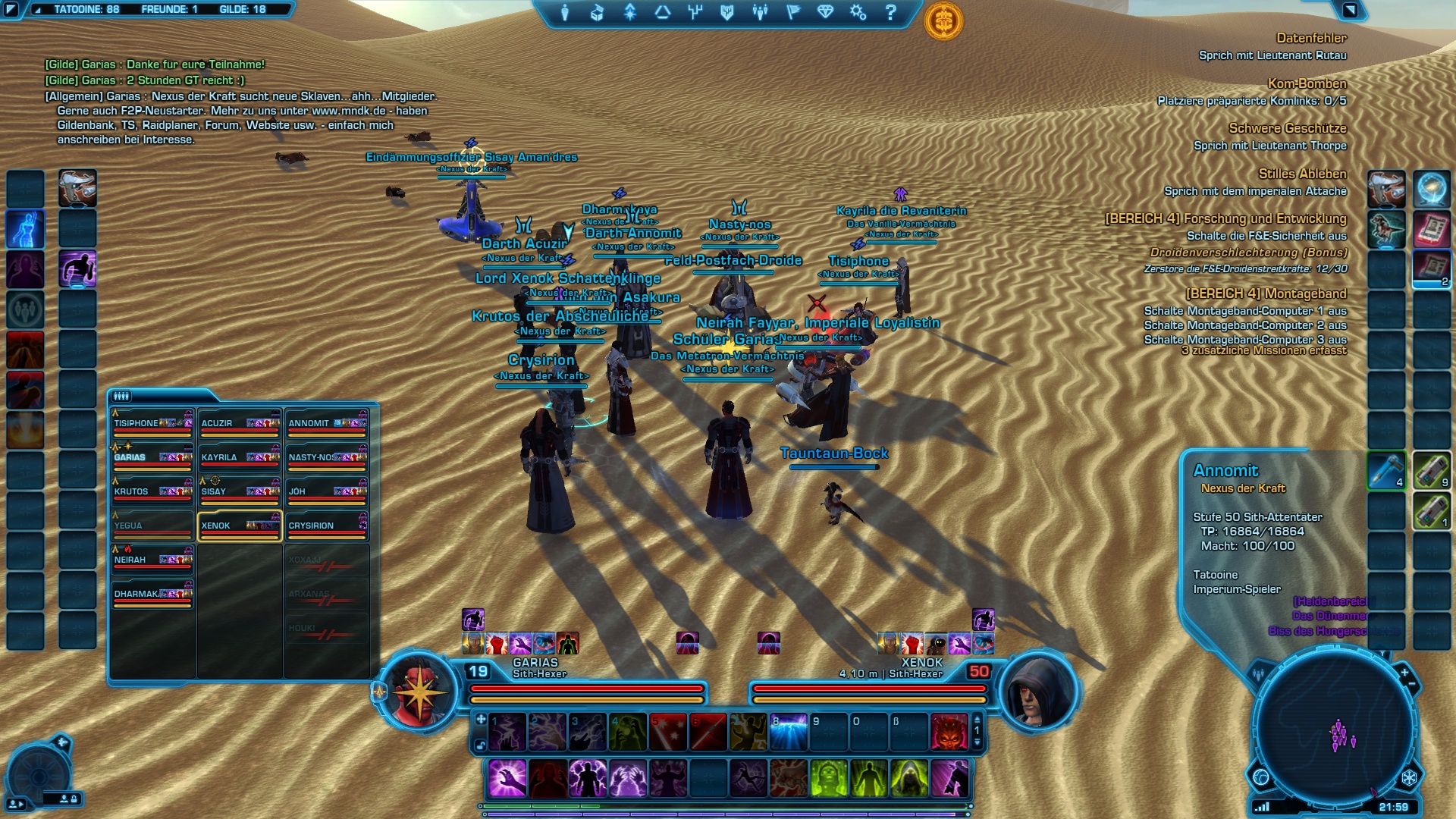This screenshot has height=819, width=1456.
Task: Use the red lightsaber ability in slot 6
Action: coord(708,732)
